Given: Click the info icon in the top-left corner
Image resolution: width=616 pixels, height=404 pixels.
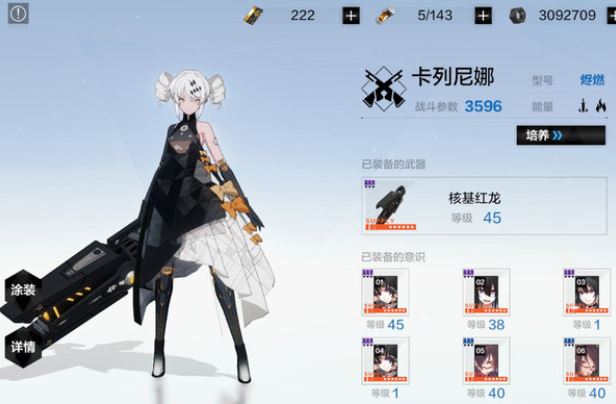Looking at the screenshot, I should (19, 14).
